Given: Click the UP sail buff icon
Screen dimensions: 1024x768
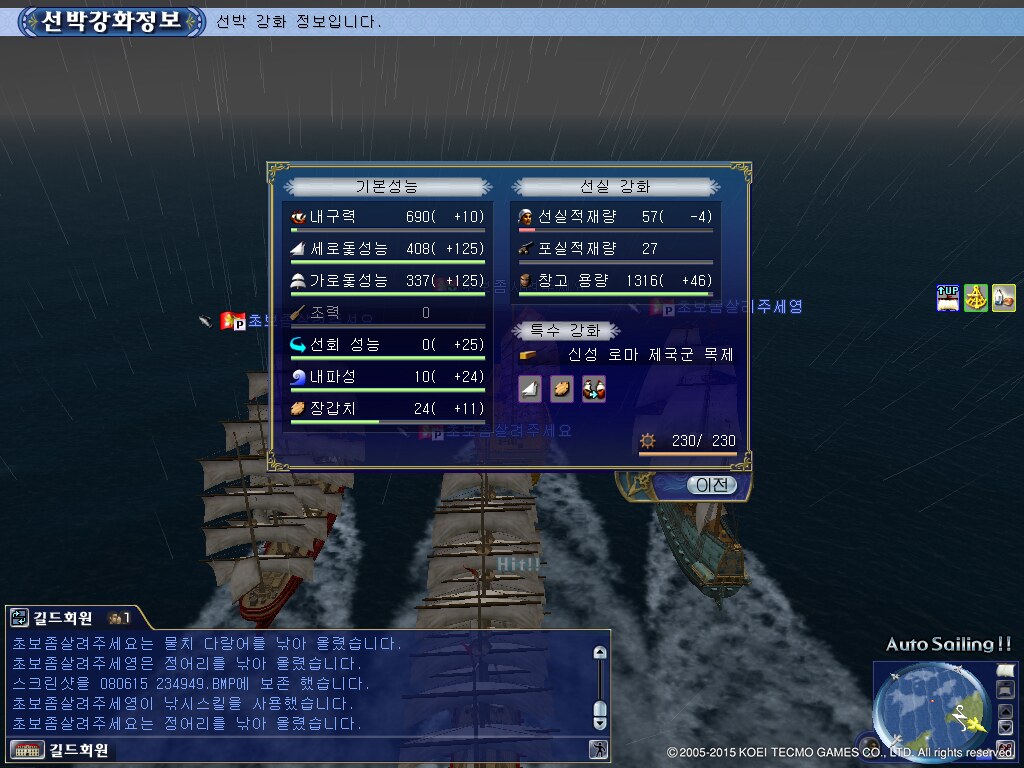Looking at the screenshot, I should point(947,297).
